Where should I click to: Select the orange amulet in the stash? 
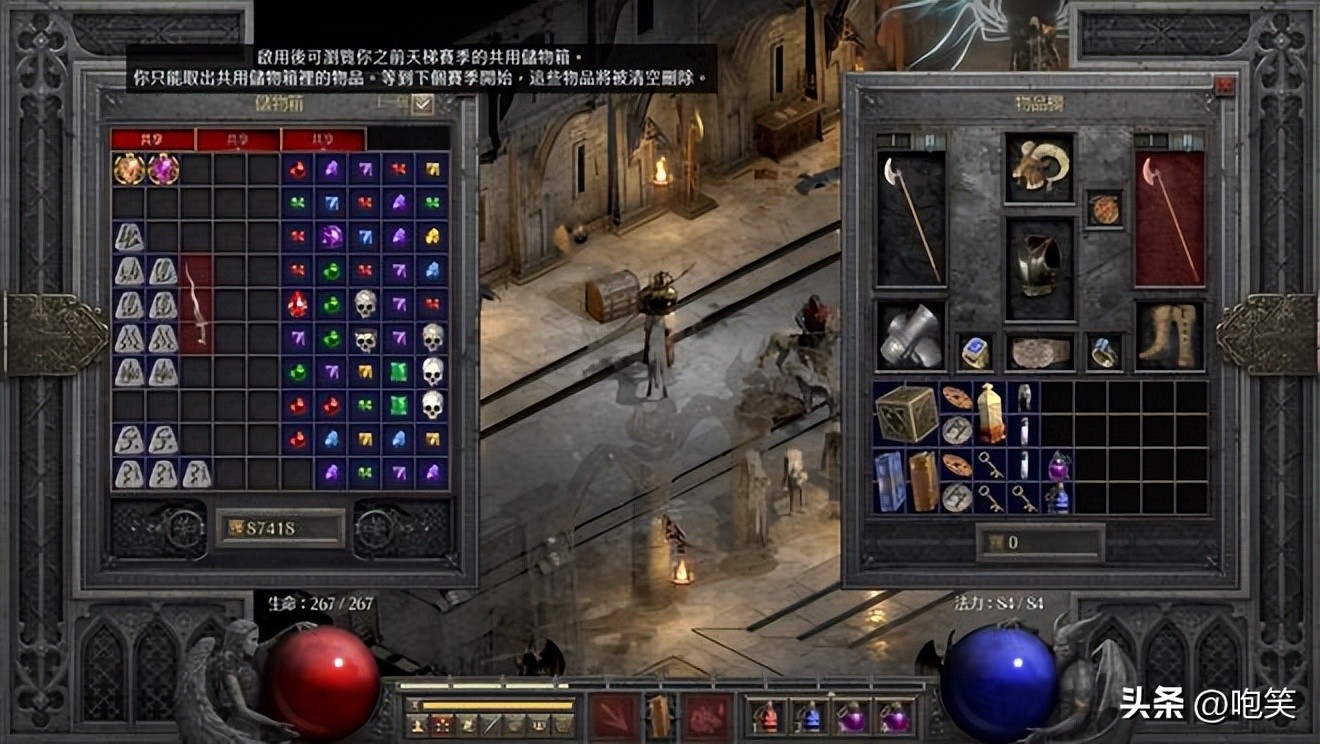click(x=129, y=168)
